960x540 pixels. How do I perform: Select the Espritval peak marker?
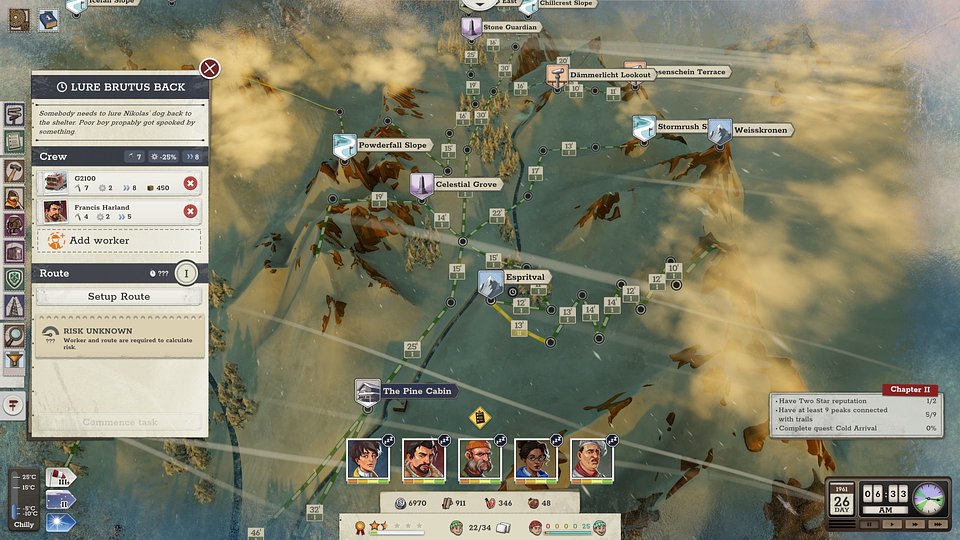tap(491, 283)
